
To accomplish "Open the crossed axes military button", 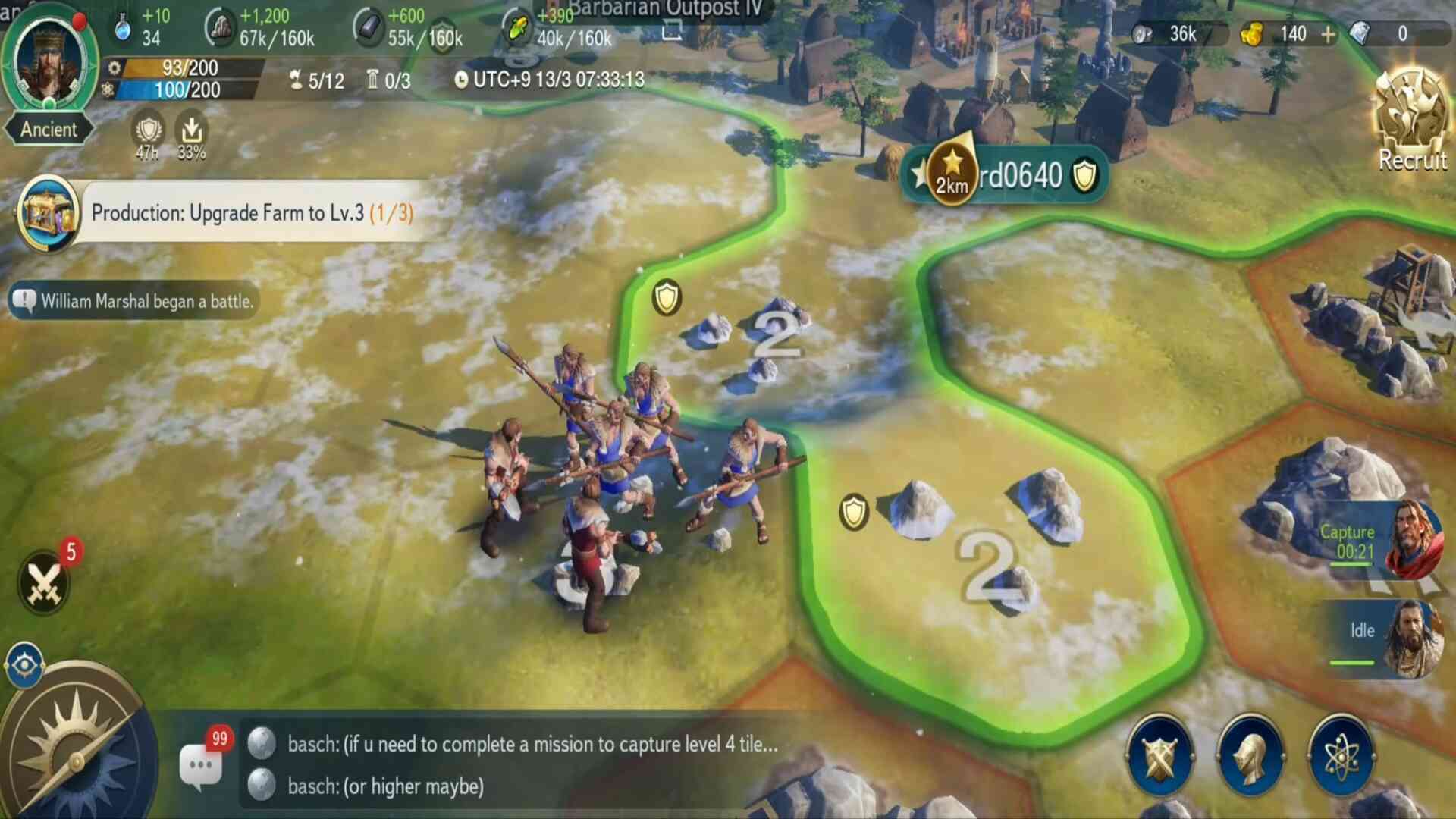I will click(1159, 756).
